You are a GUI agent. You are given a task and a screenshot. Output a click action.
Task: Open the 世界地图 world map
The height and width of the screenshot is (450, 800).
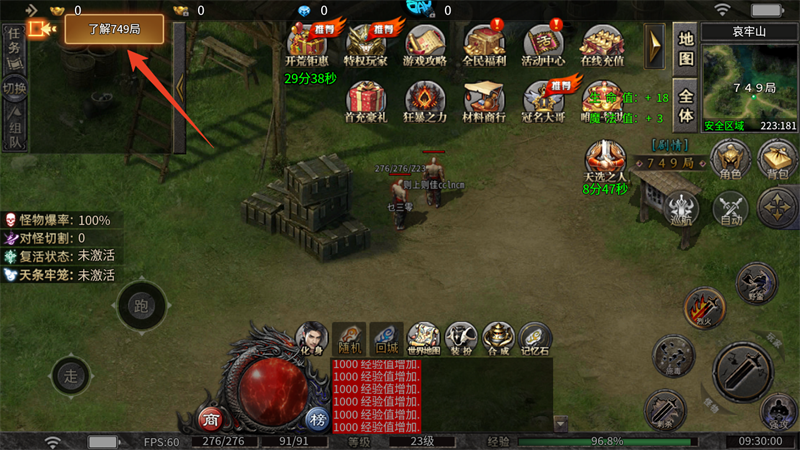click(424, 338)
